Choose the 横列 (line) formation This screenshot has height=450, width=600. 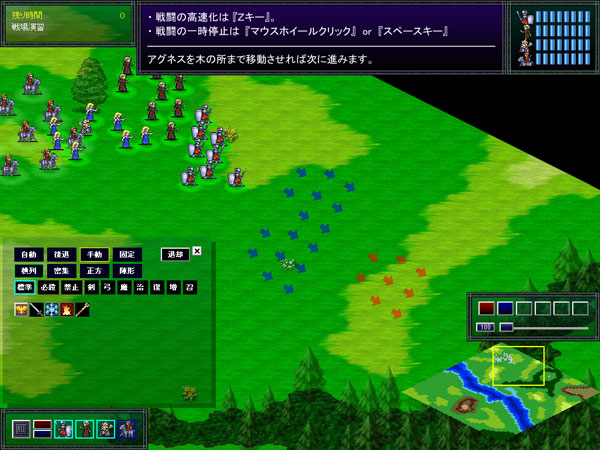(28, 271)
